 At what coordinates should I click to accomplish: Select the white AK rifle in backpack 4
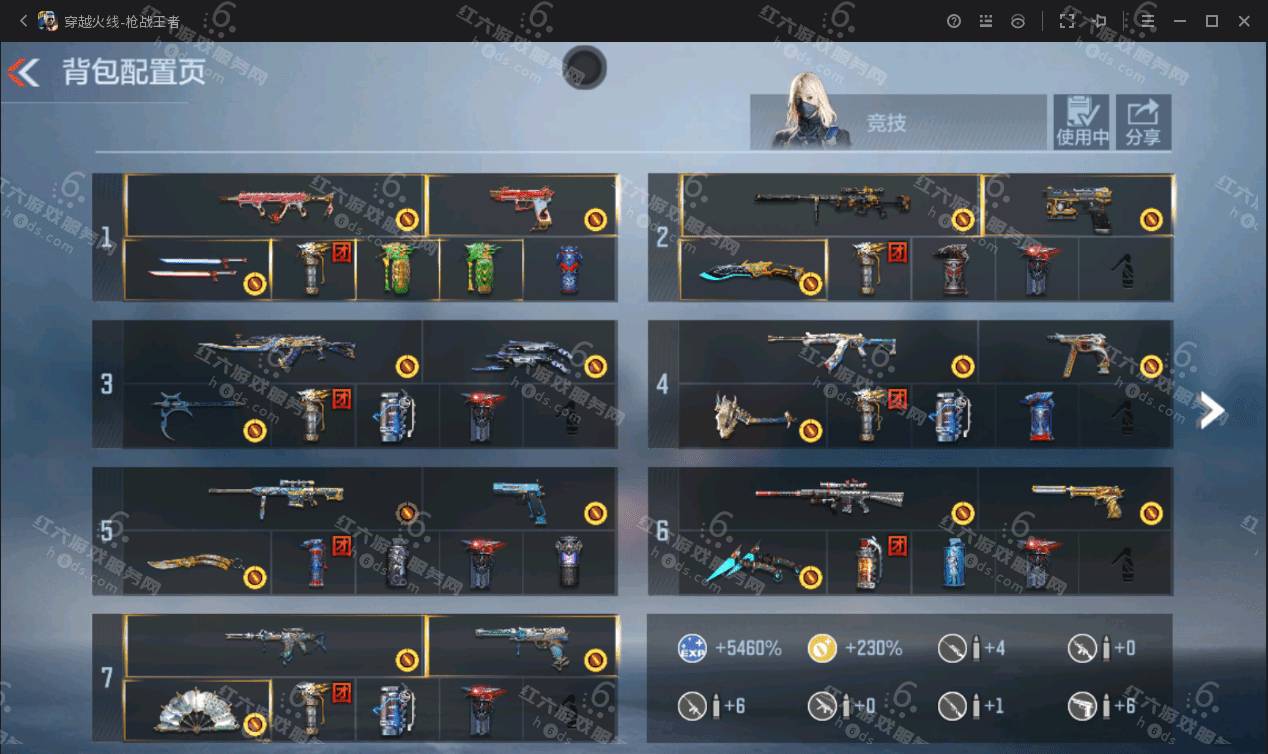click(x=830, y=351)
